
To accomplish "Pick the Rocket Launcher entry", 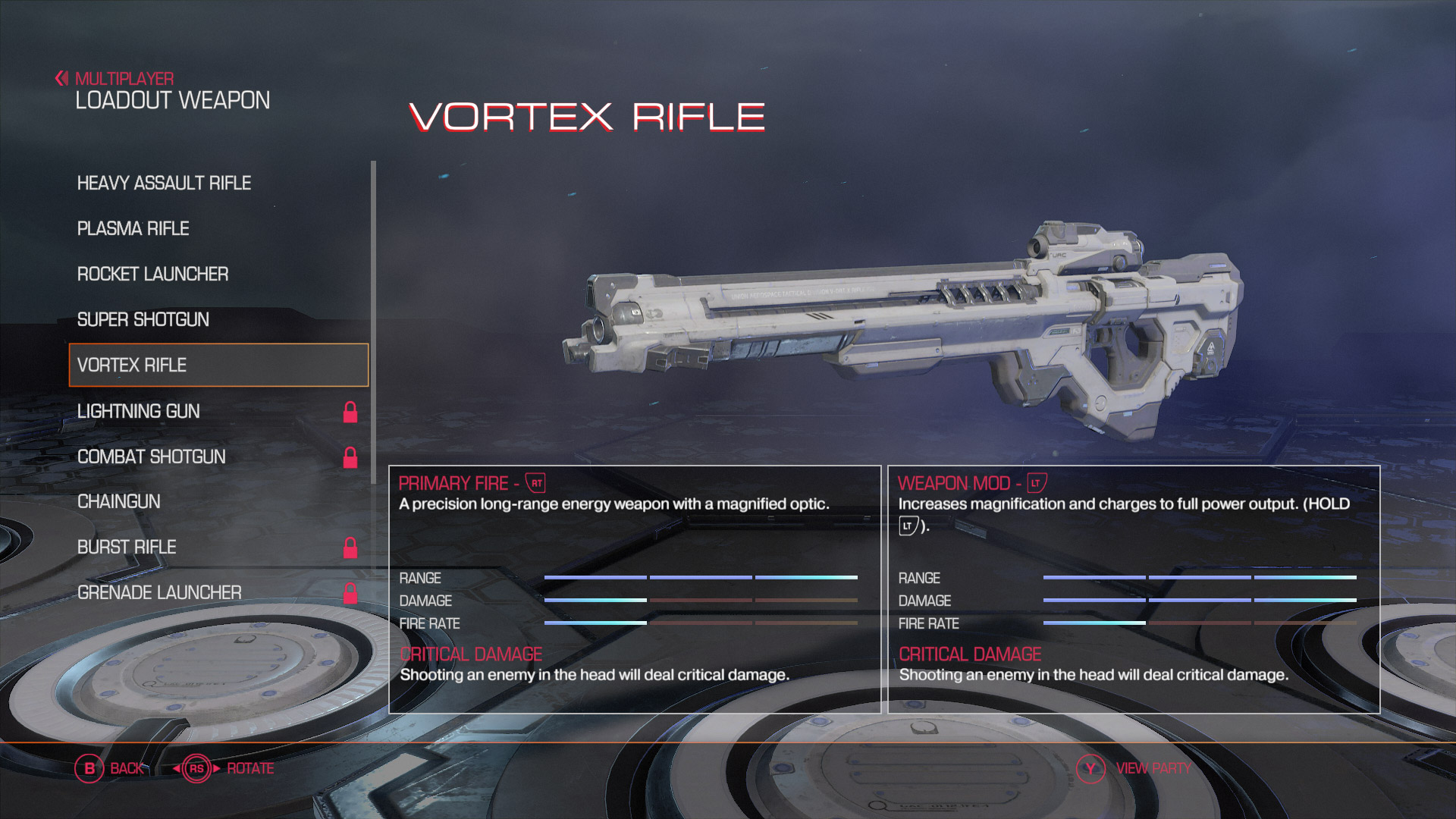I will [152, 274].
